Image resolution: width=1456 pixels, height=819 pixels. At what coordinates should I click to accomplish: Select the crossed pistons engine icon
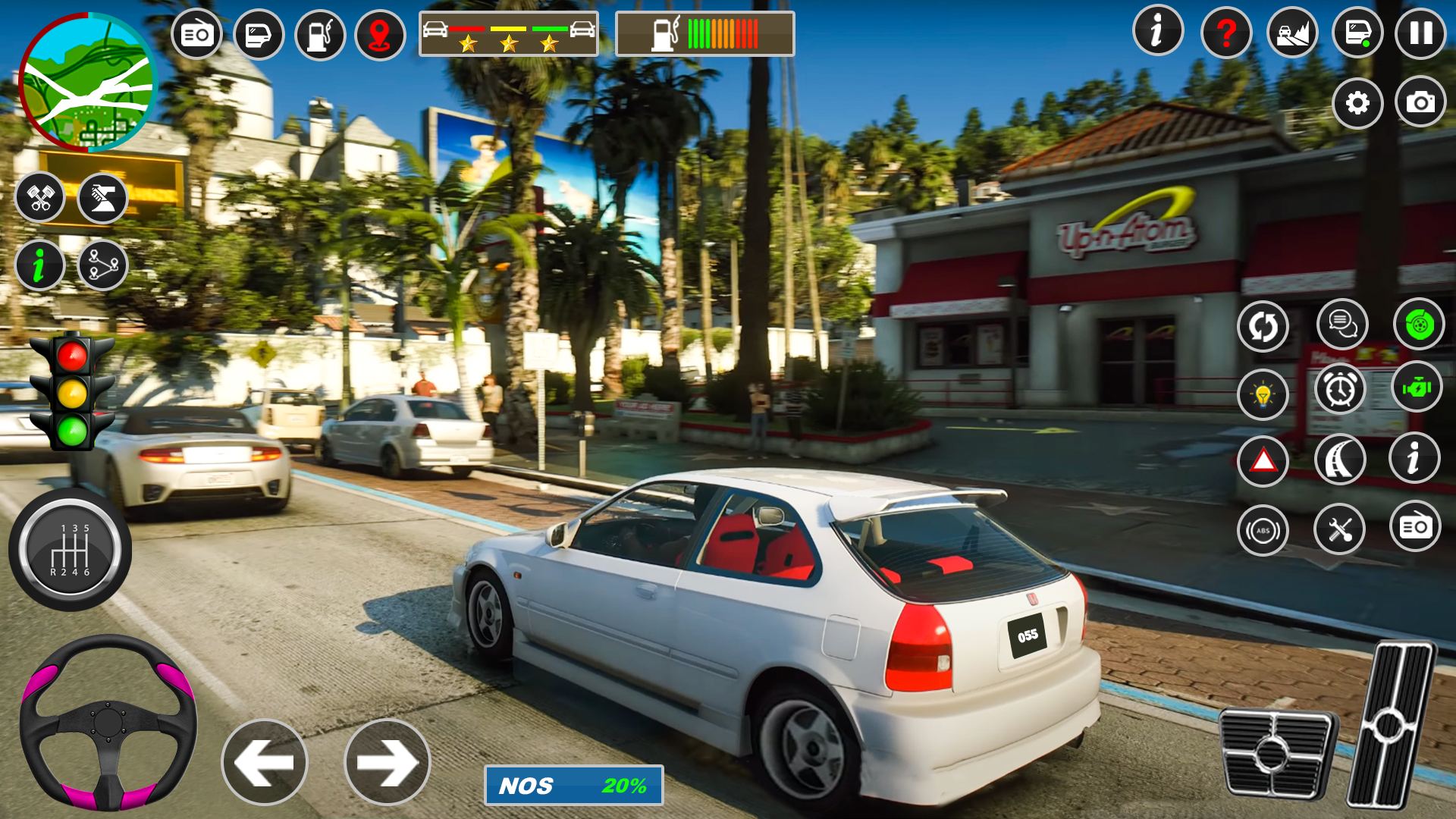tap(40, 197)
